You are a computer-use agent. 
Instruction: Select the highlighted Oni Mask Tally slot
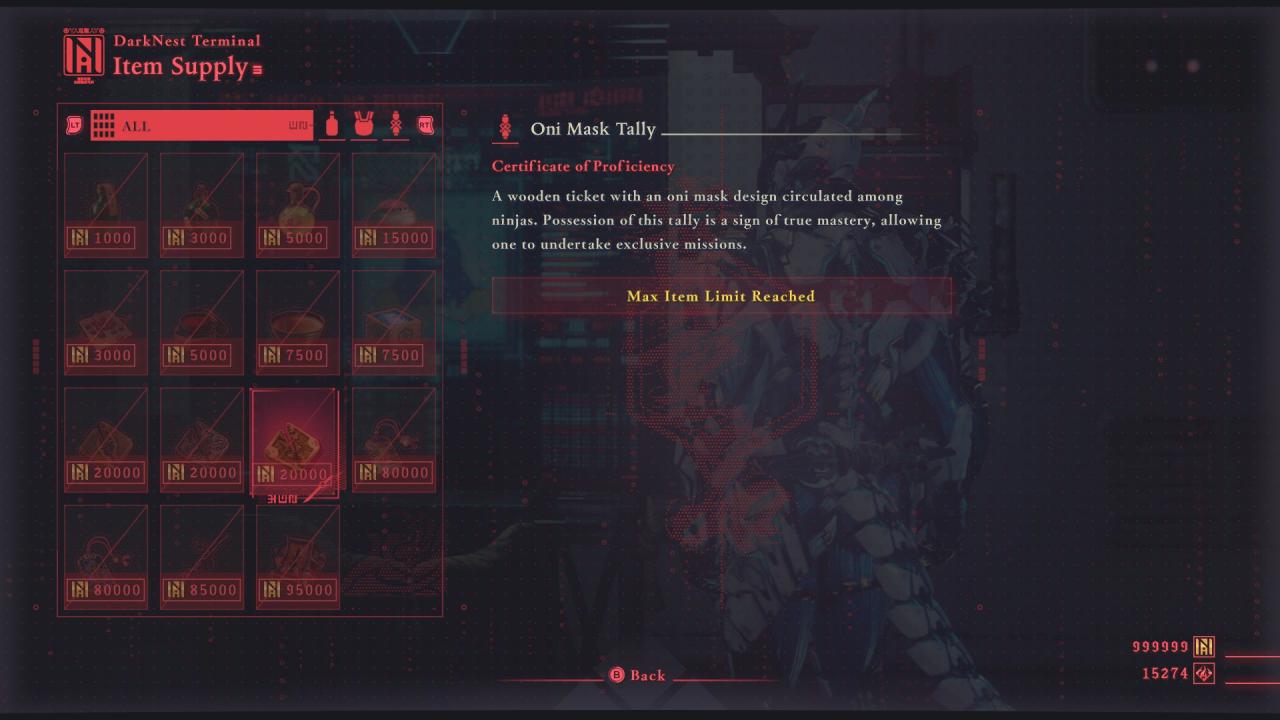click(295, 440)
